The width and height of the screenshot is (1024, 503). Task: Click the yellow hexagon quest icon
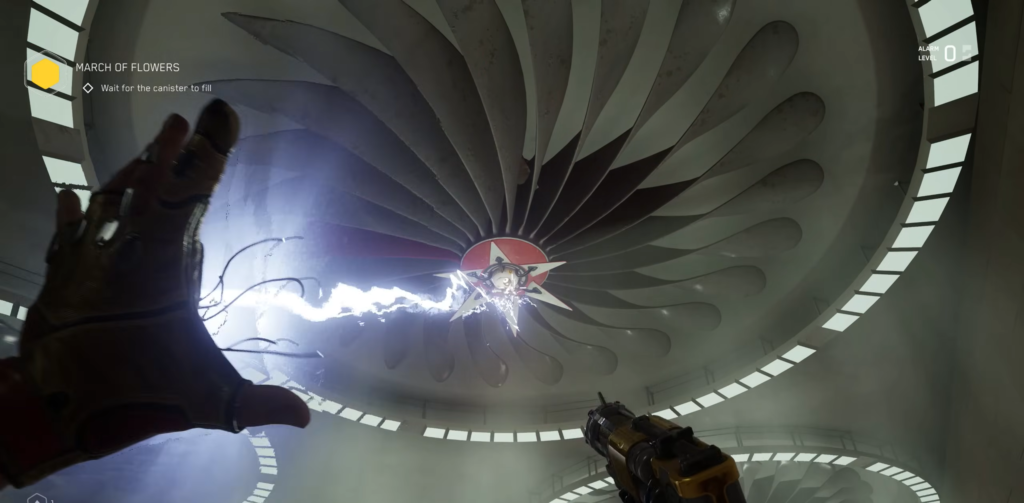[45, 74]
